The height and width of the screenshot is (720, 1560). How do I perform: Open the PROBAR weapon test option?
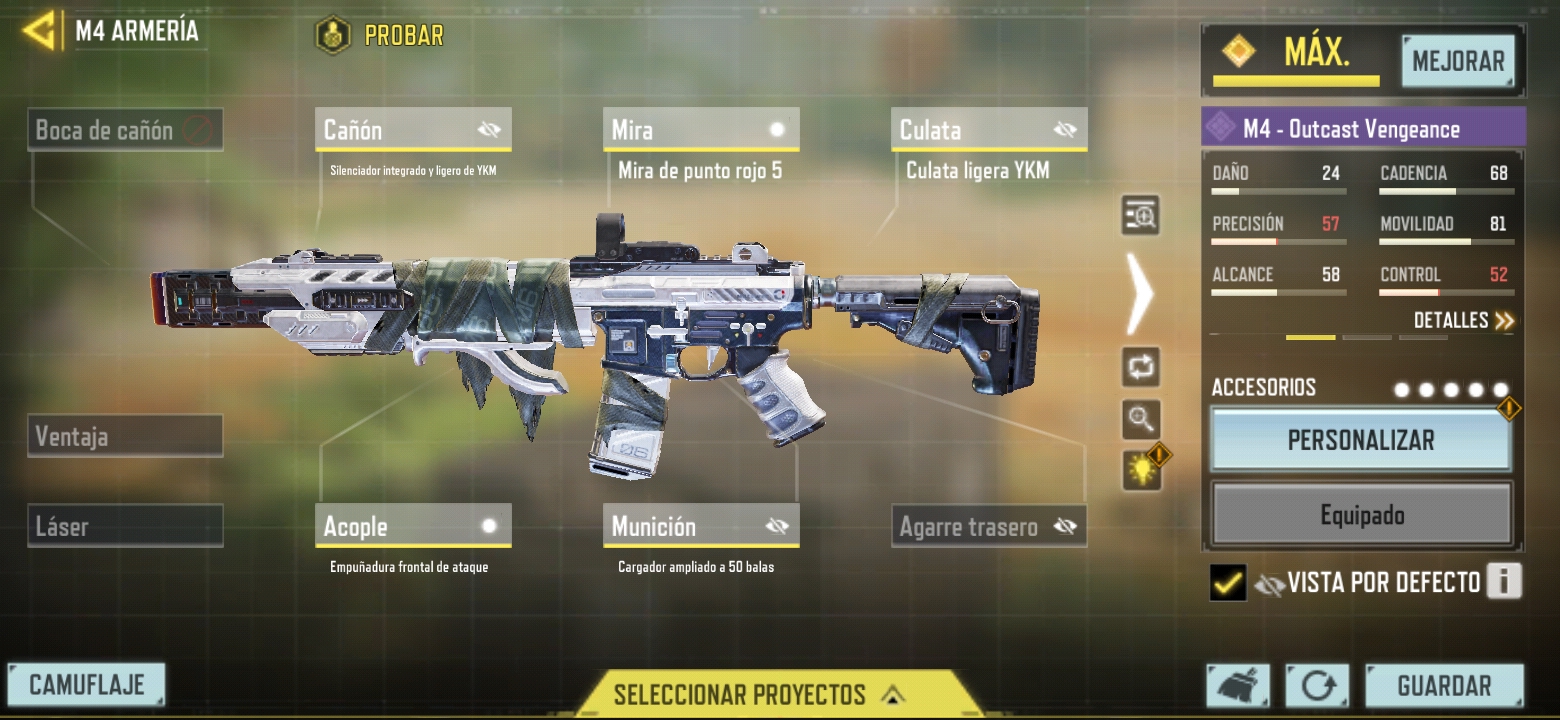[381, 36]
